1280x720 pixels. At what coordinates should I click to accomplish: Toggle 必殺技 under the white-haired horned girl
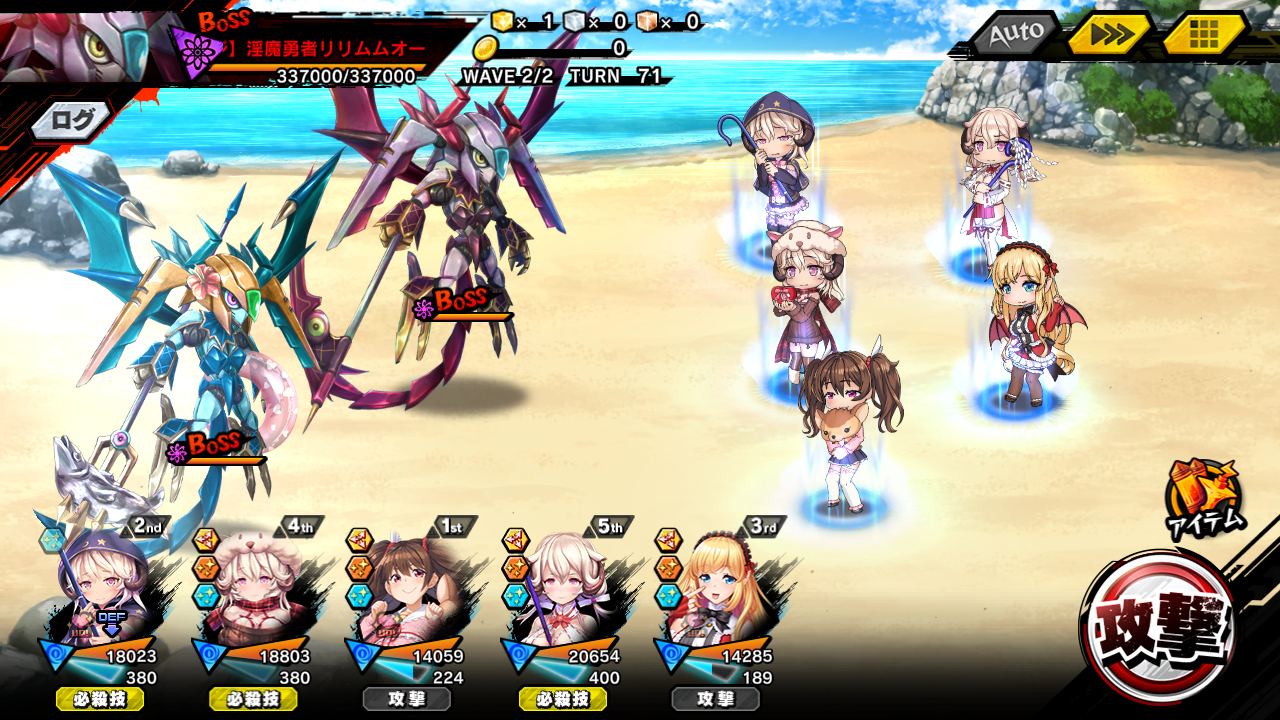pos(562,699)
